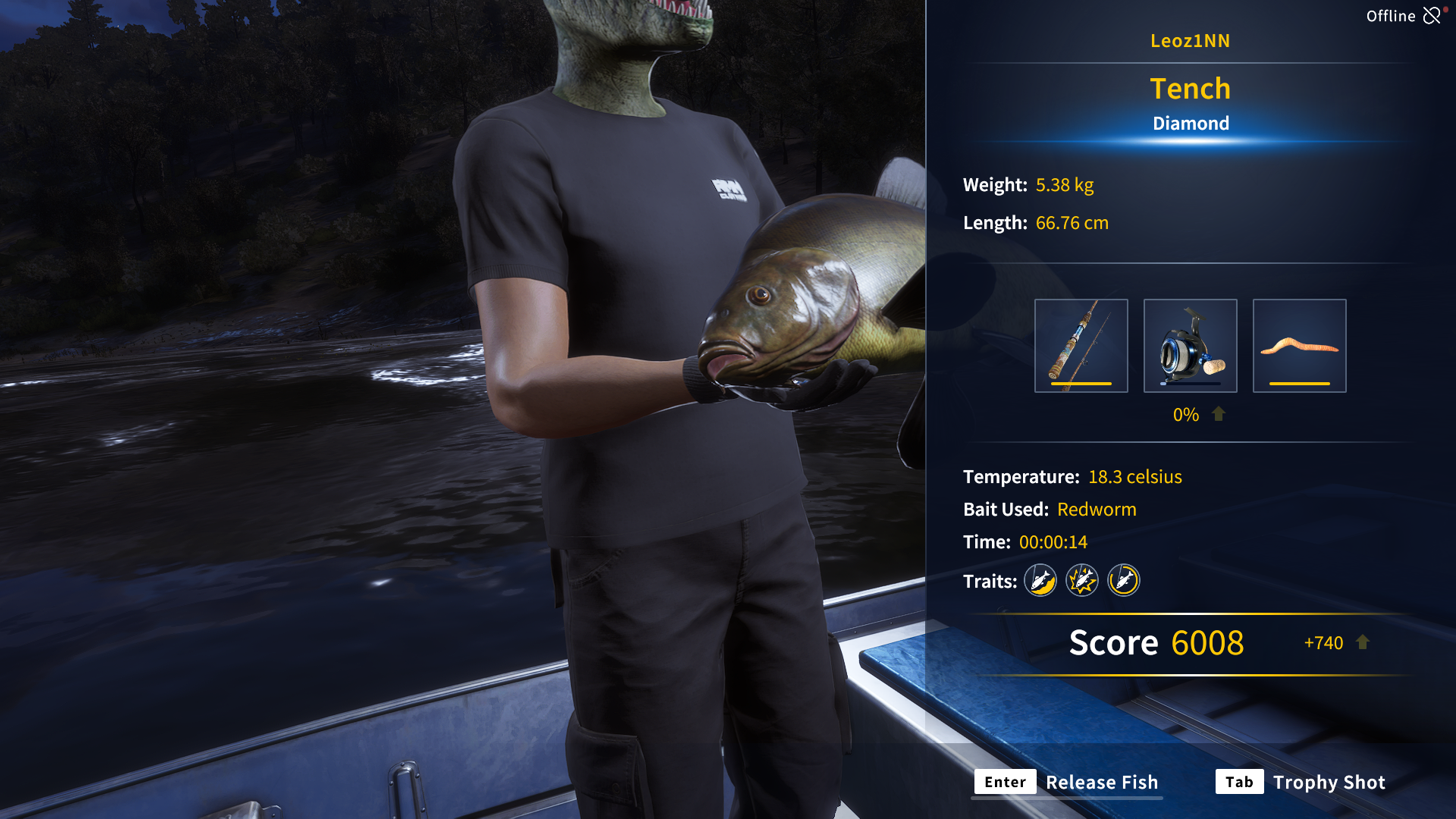Image resolution: width=1456 pixels, height=819 pixels.
Task: Click the last trait icon in the row
Action: [x=1123, y=581]
